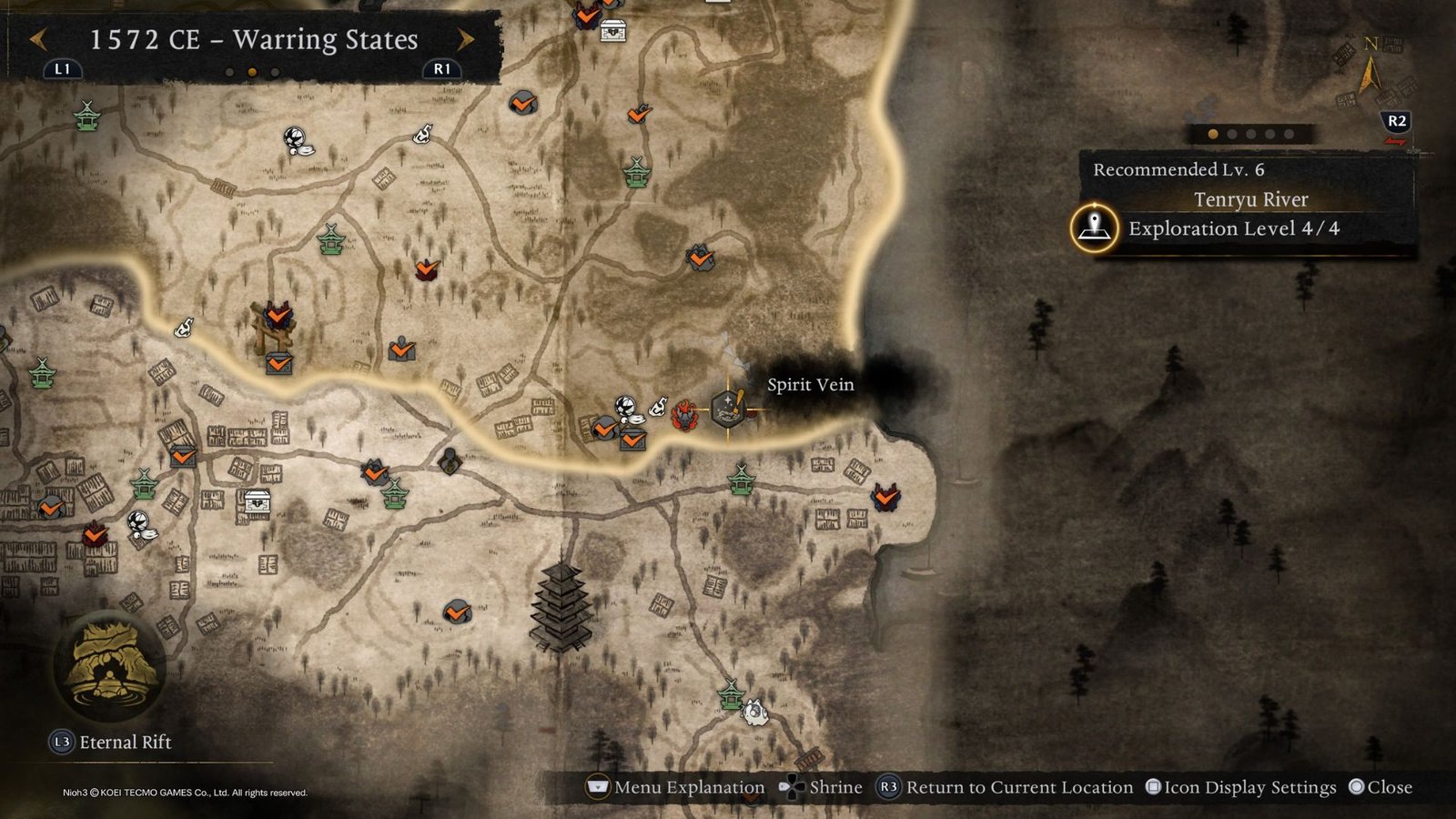Click the right chevron to advance to next era
This screenshot has height=819, width=1456.
click(x=468, y=39)
